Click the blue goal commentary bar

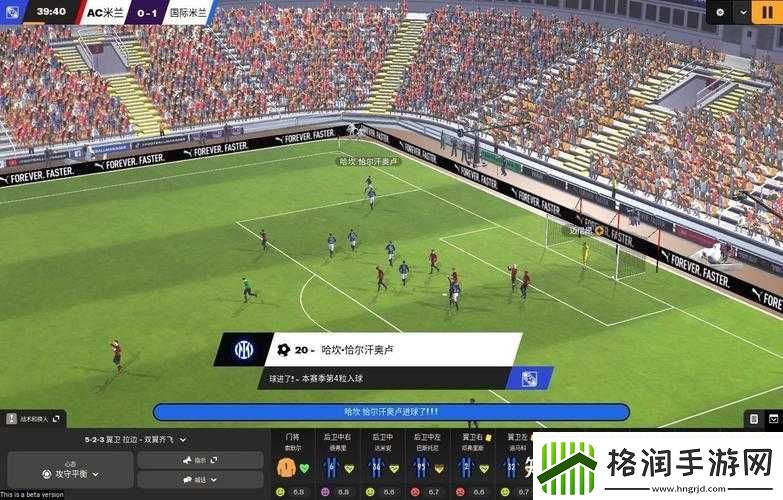[x=391, y=411]
